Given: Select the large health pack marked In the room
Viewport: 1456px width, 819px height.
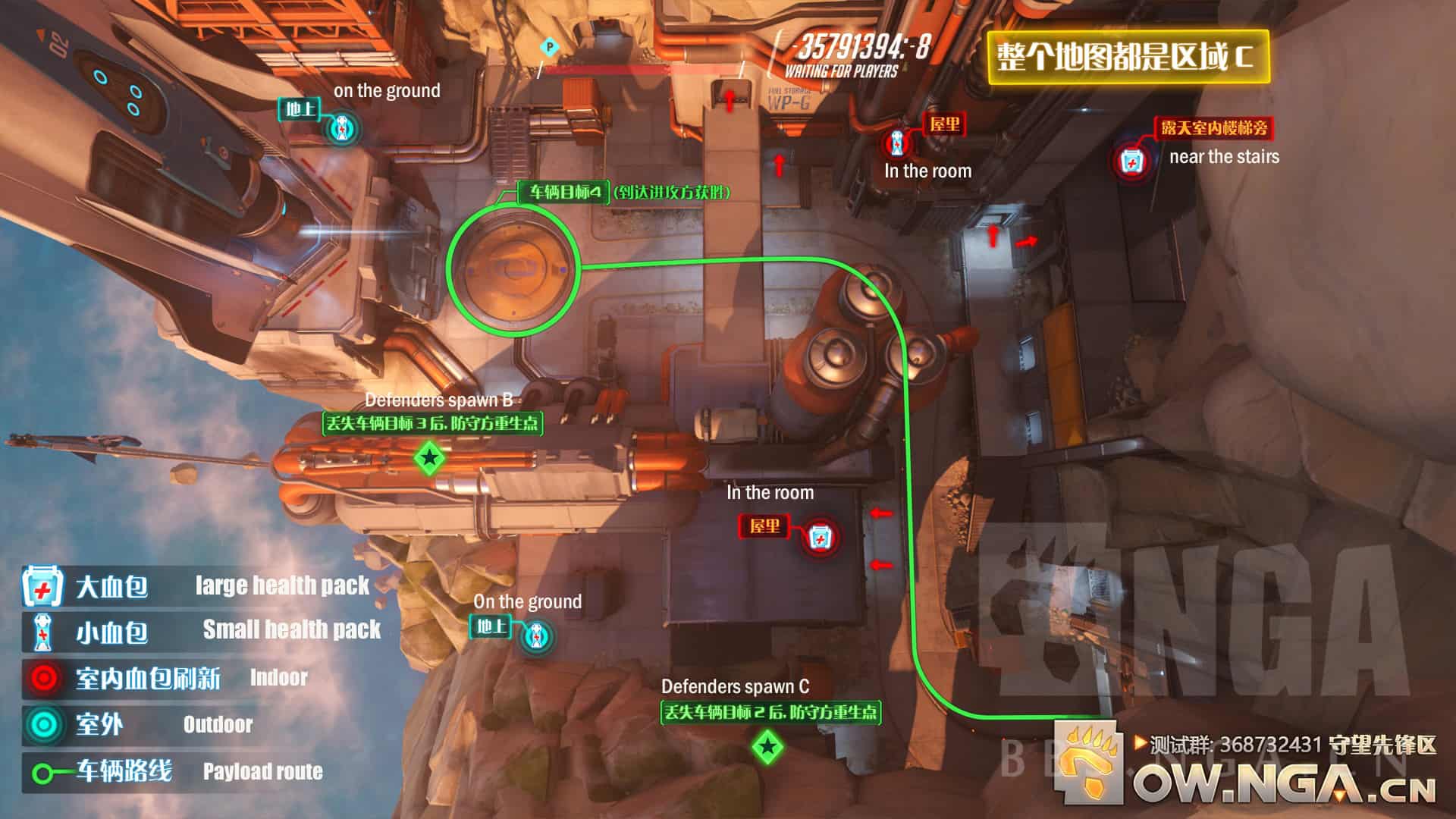Looking at the screenshot, I should point(818,537).
